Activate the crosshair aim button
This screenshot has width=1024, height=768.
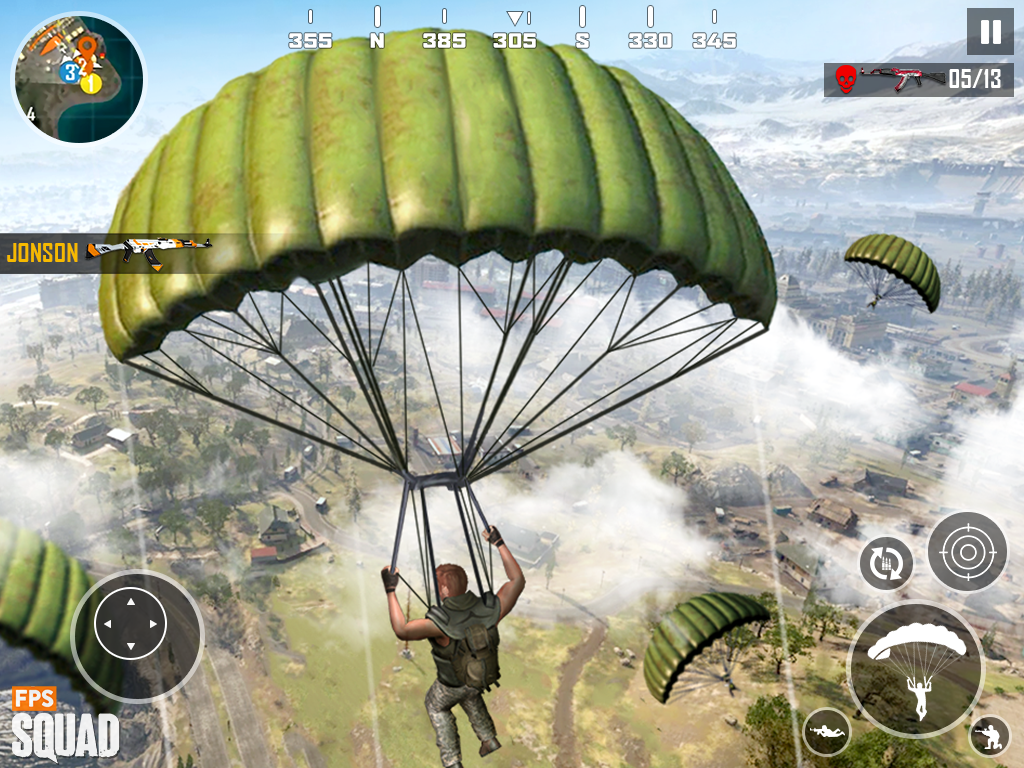click(966, 551)
